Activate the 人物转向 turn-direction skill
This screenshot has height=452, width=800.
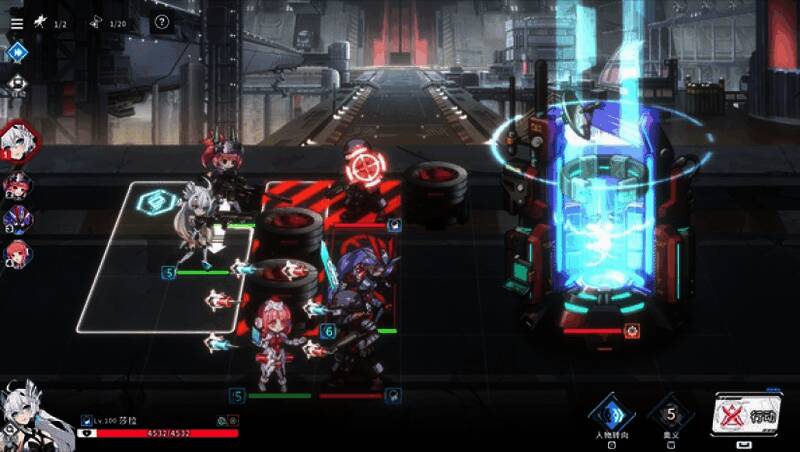[611, 414]
